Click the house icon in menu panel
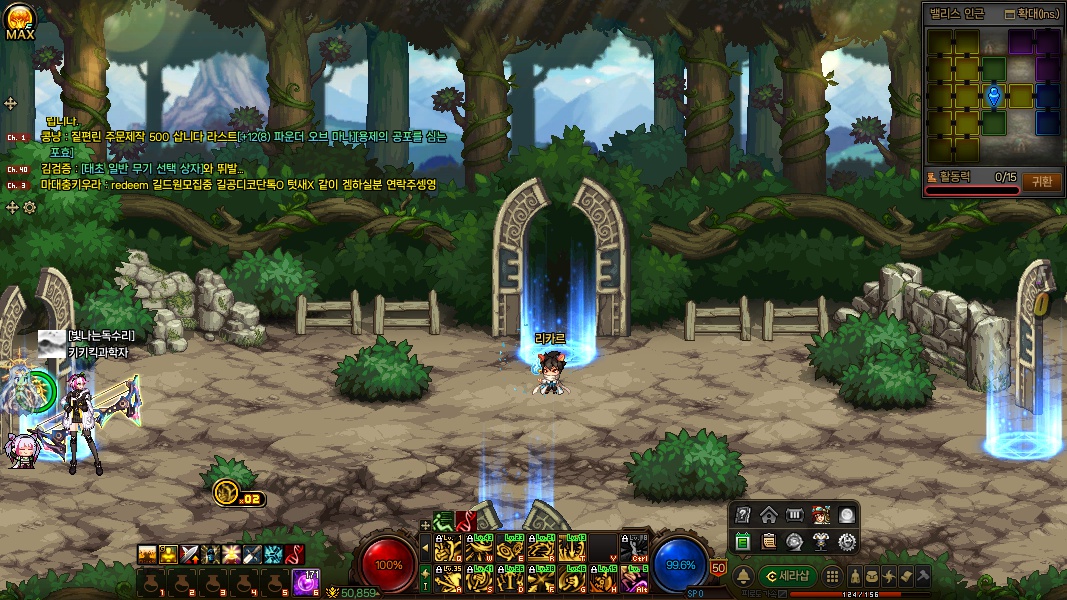 (769, 516)
